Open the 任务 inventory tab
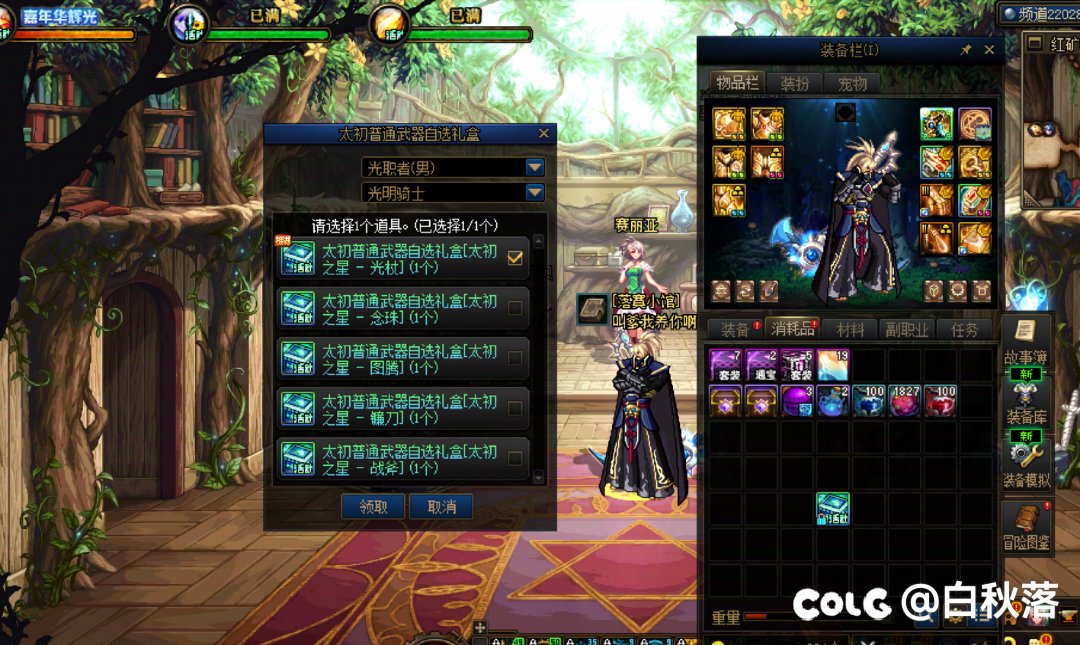The height and width of the screenshot is (645, 1080). (x=965, y=330)
